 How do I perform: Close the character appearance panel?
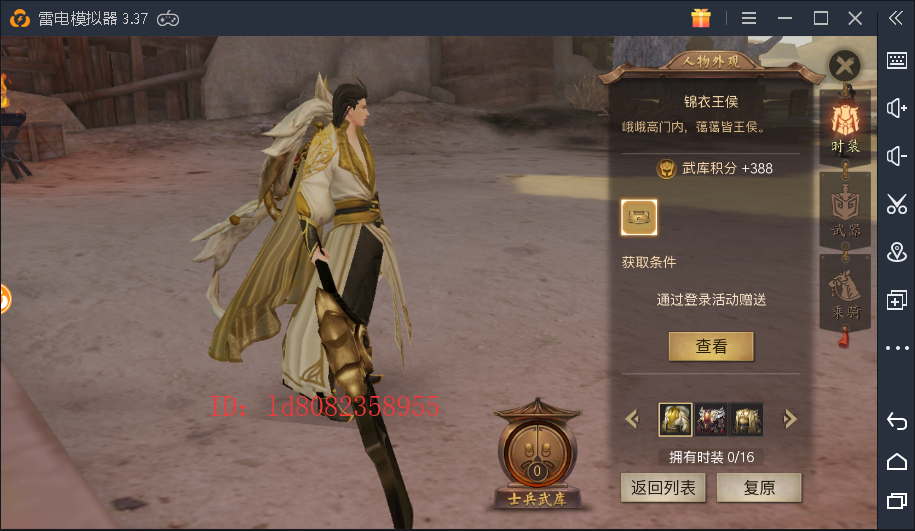coord(845,67)
